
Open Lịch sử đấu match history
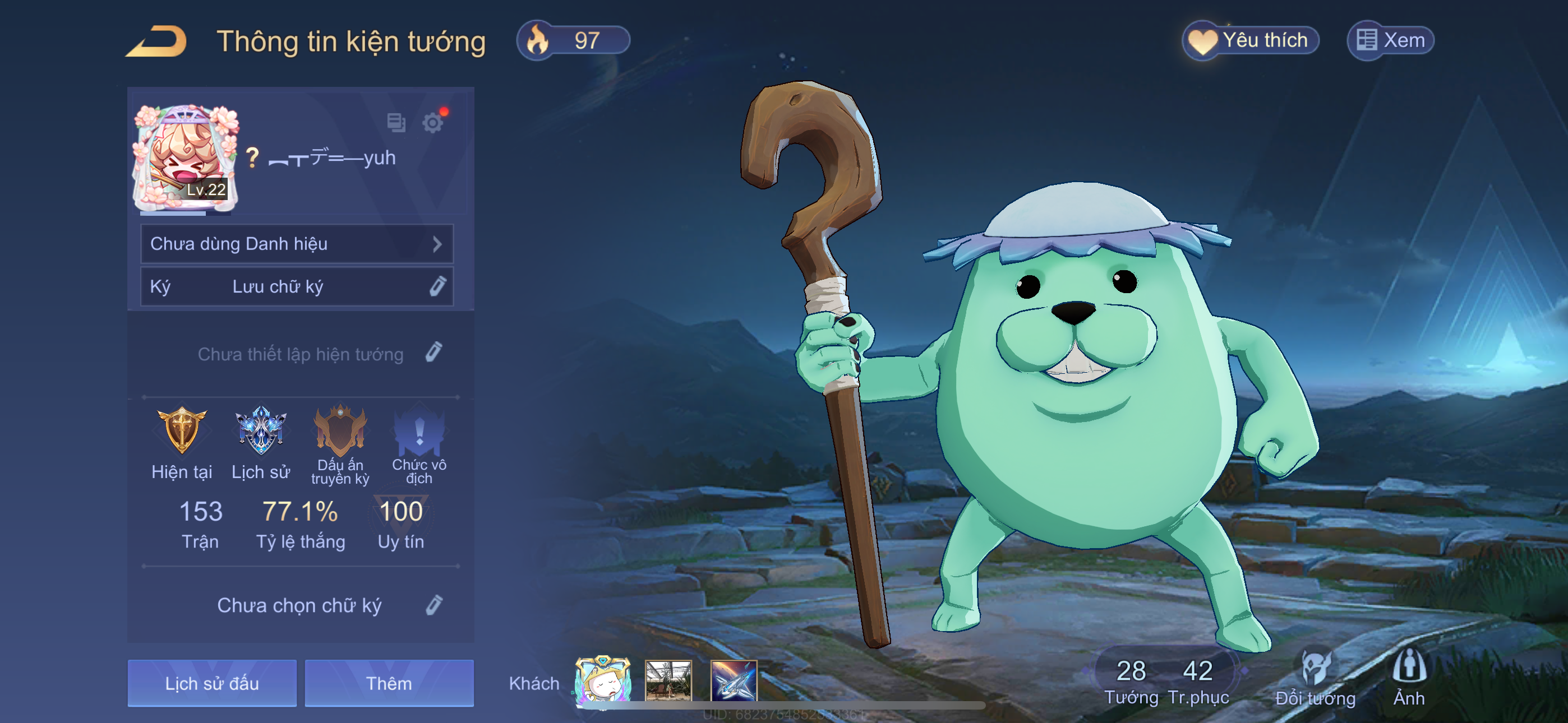(x=212, y=683)
